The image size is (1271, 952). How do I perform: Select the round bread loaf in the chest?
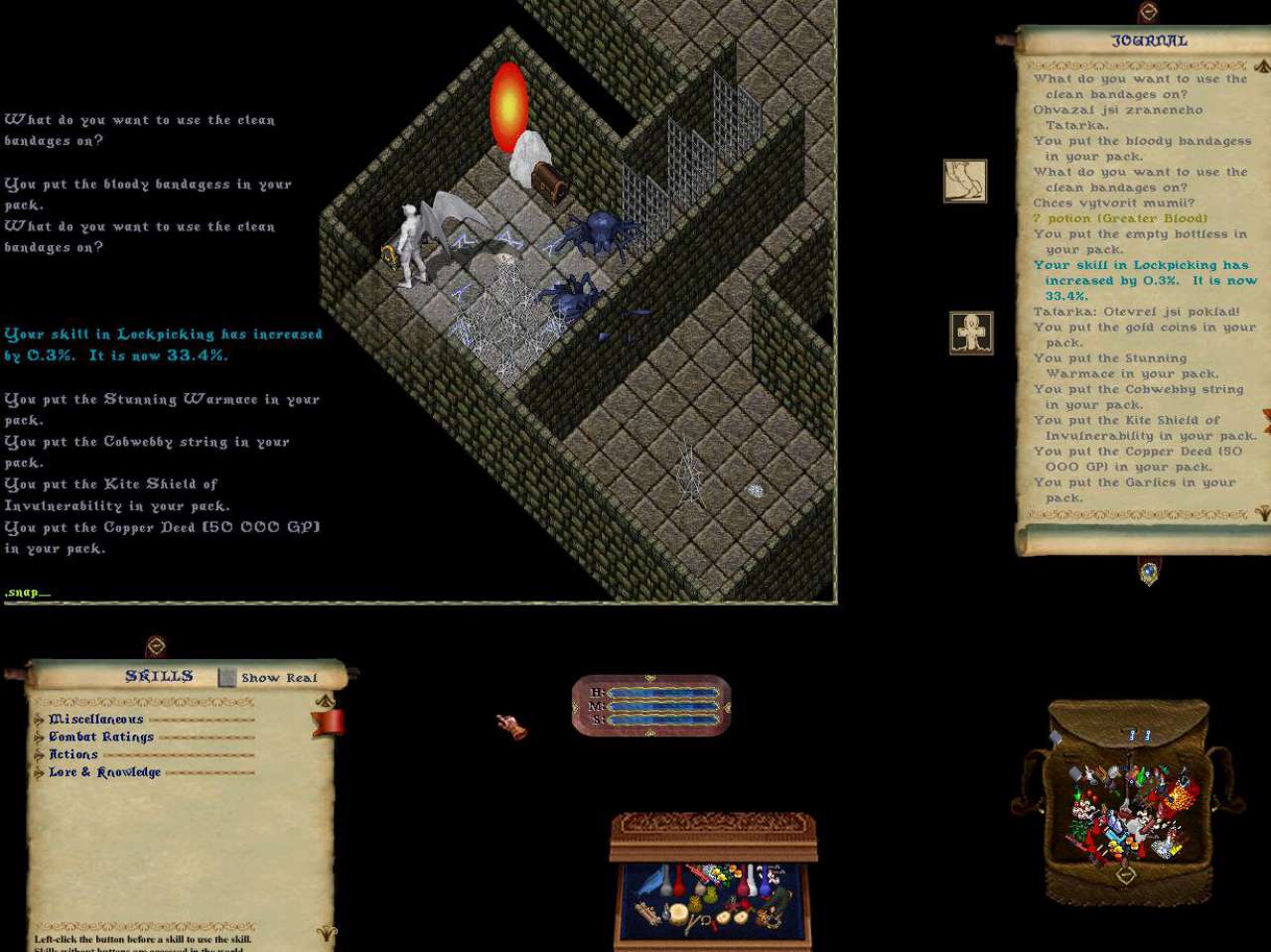[680, 913]
